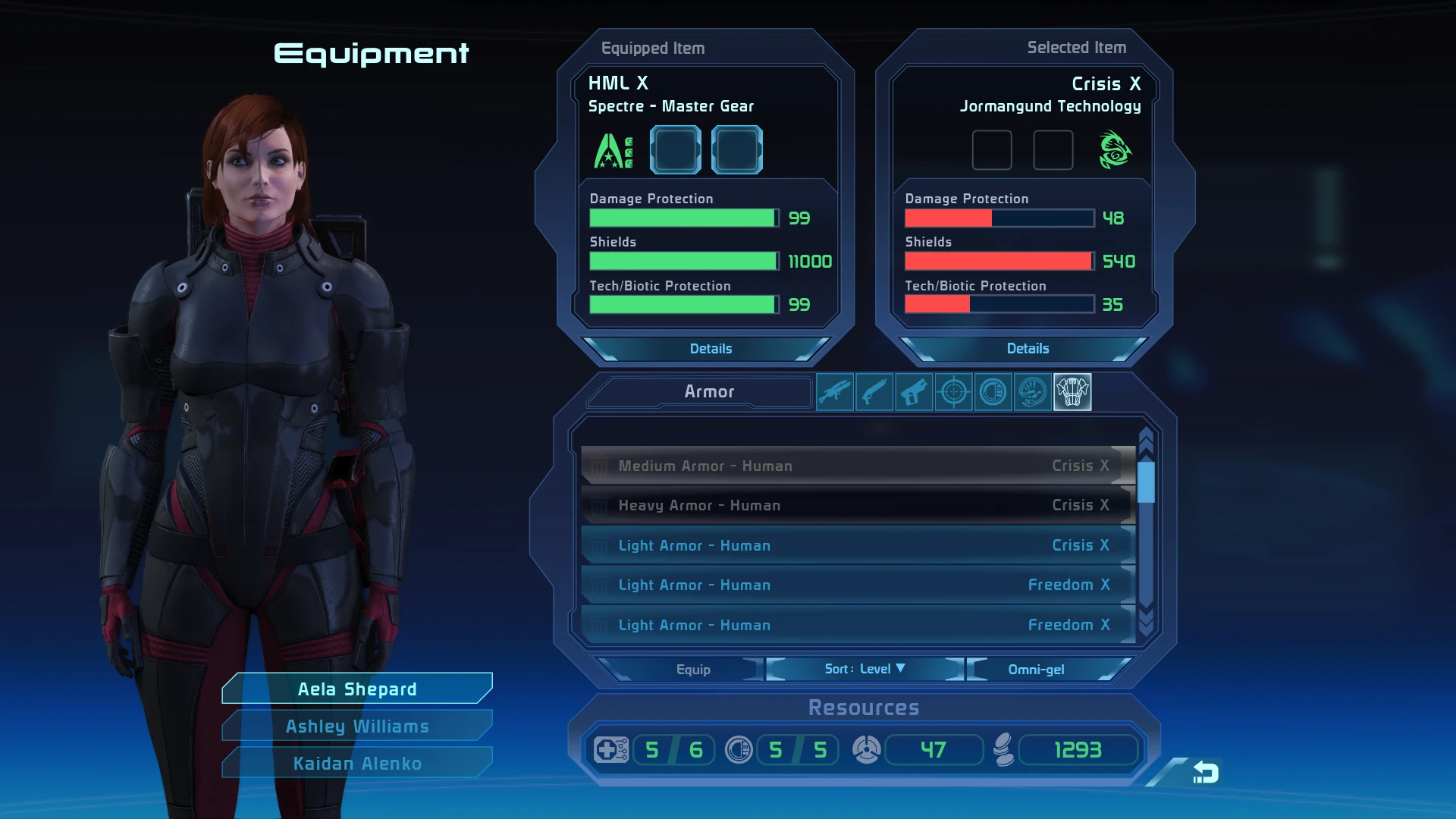Open the Sort: Level dropdown
Viewport: 1456px width, 819px height.
coord(863,669)
